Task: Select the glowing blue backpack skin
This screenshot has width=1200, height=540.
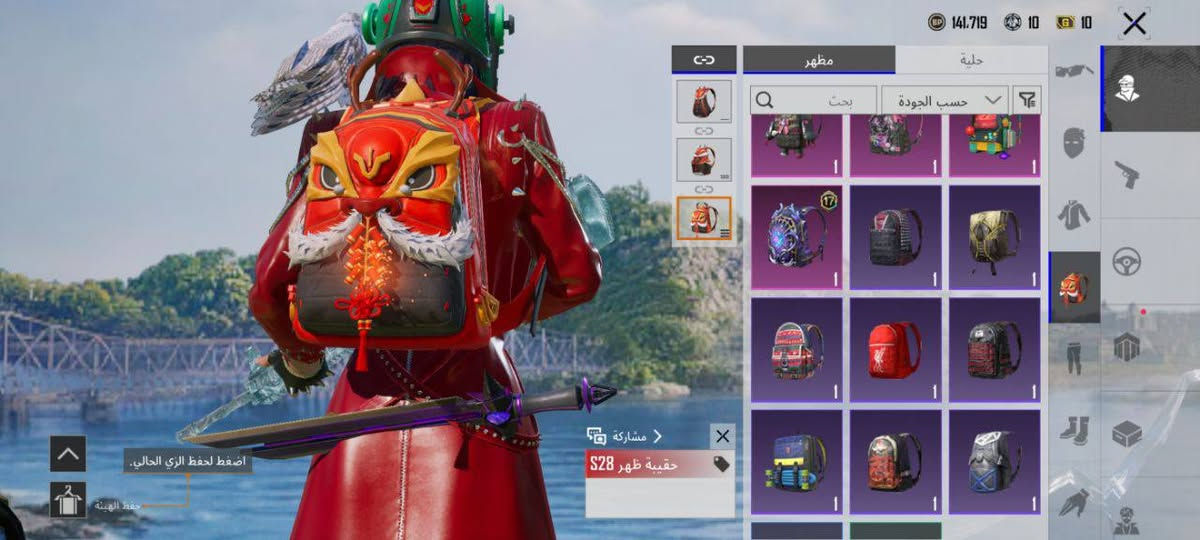Action: (x=796, y=237)
